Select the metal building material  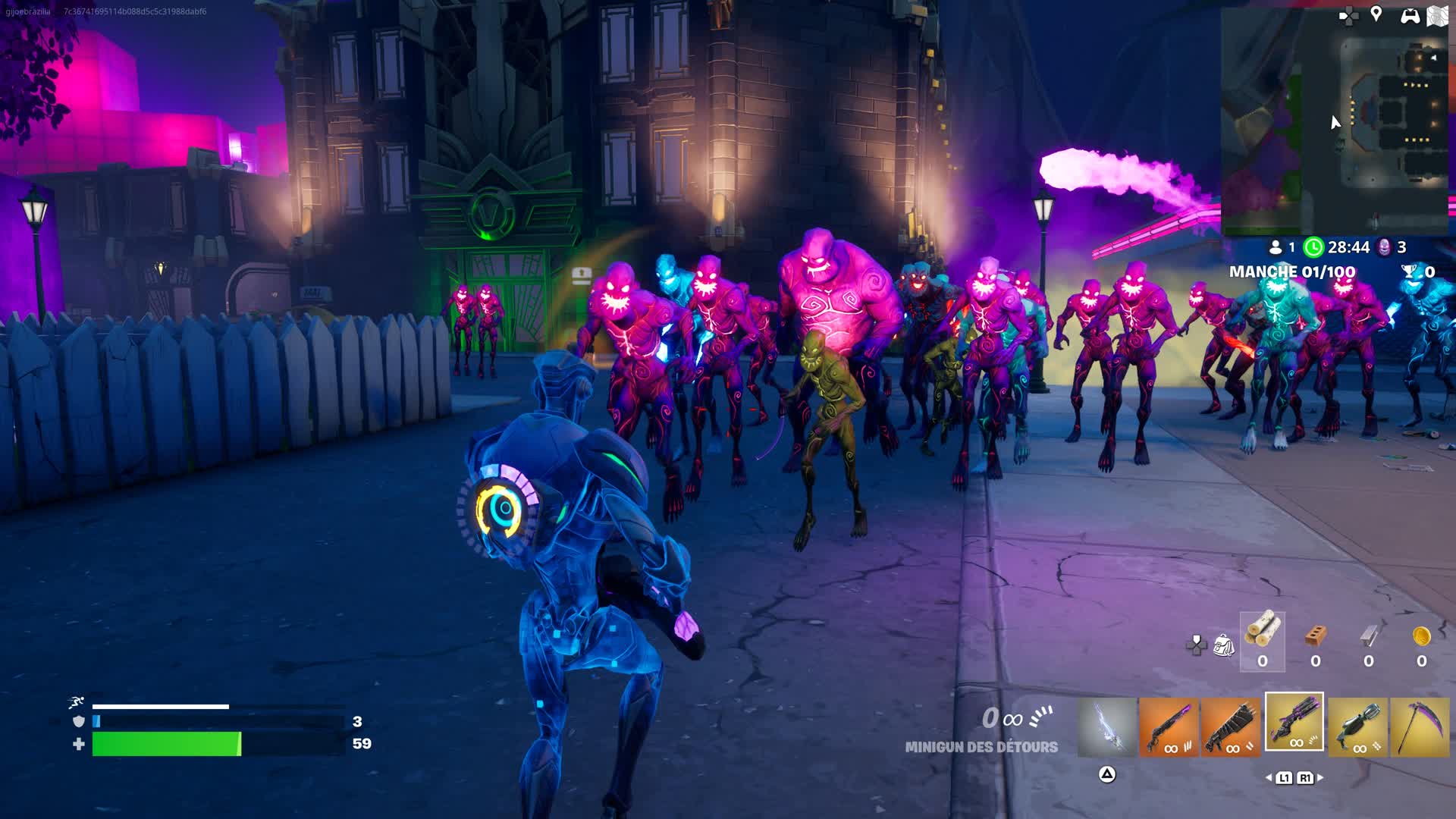(1369, 637)
